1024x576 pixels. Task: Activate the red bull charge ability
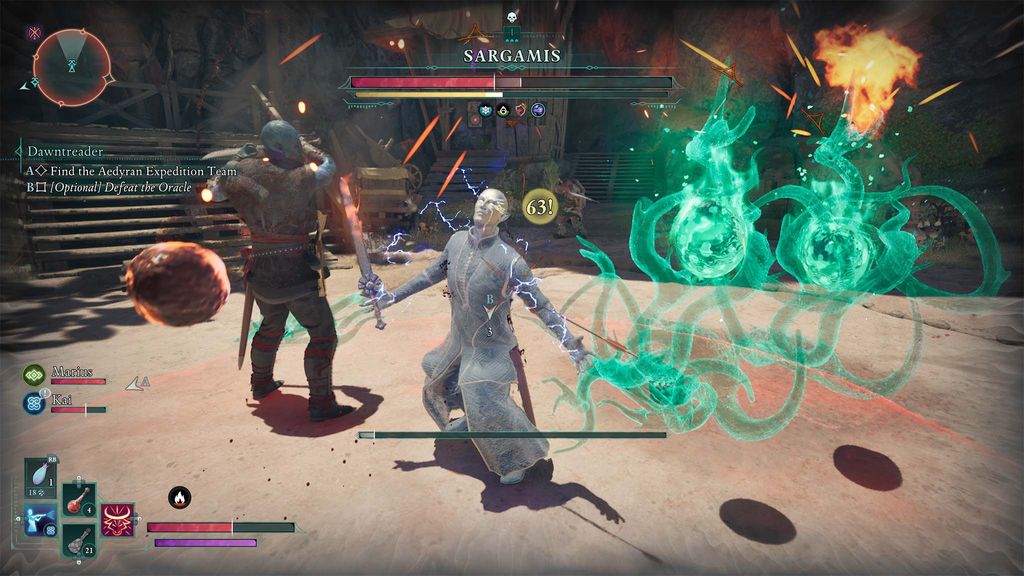click(118, 520)
